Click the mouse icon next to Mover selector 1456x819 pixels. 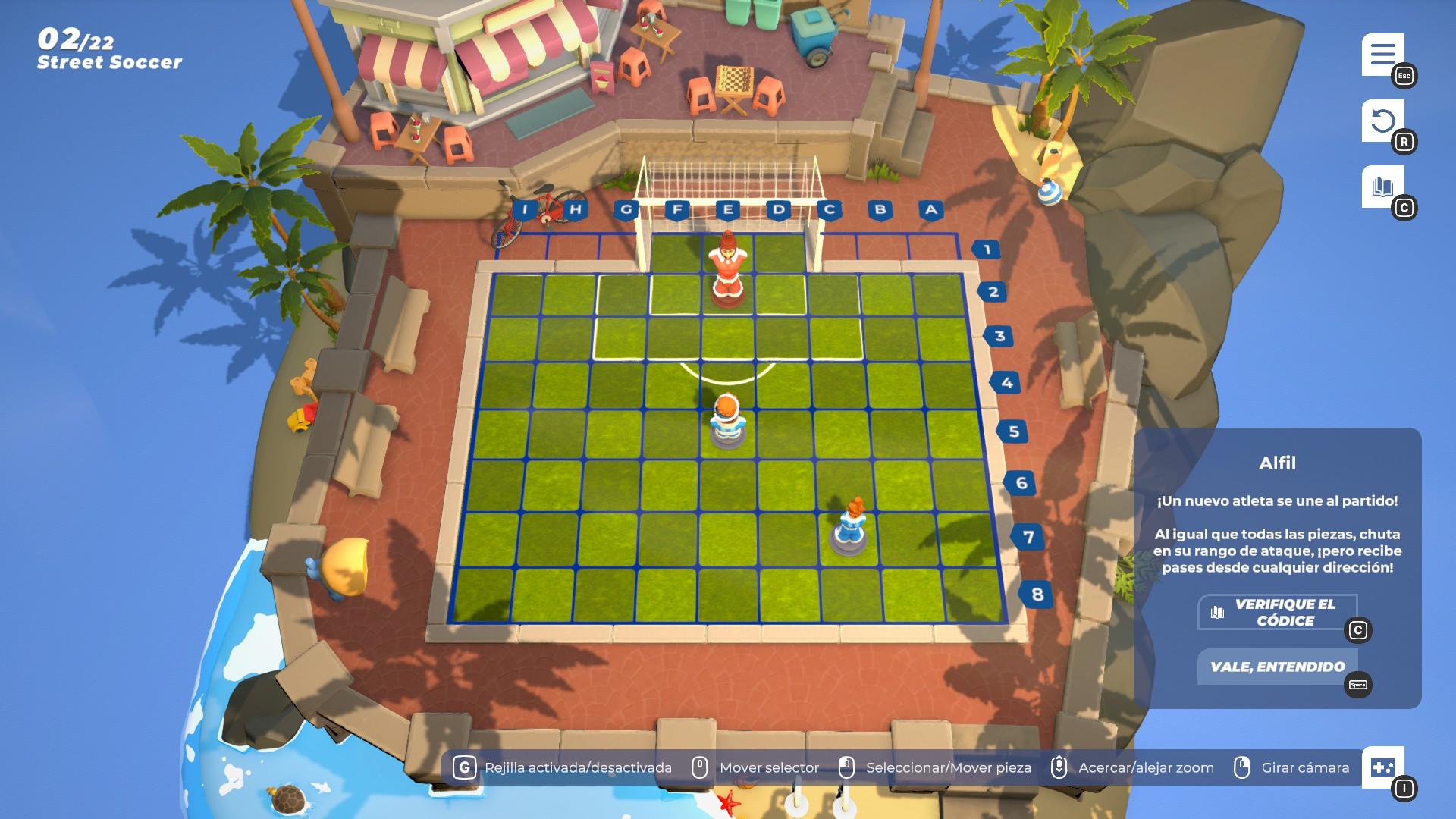click(x=698, y=767)
